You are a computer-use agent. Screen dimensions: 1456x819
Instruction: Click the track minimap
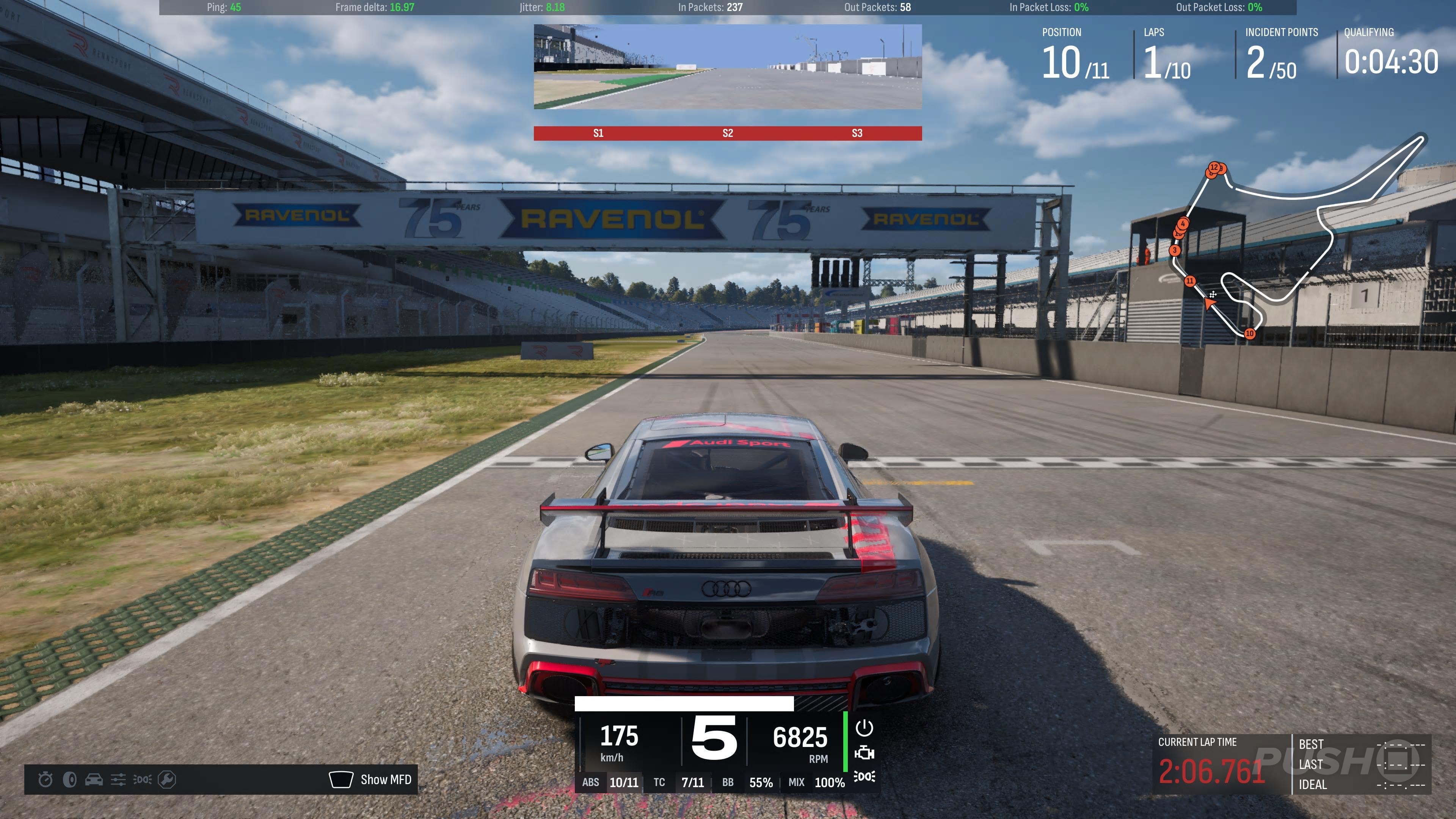tap(1300, 237)
